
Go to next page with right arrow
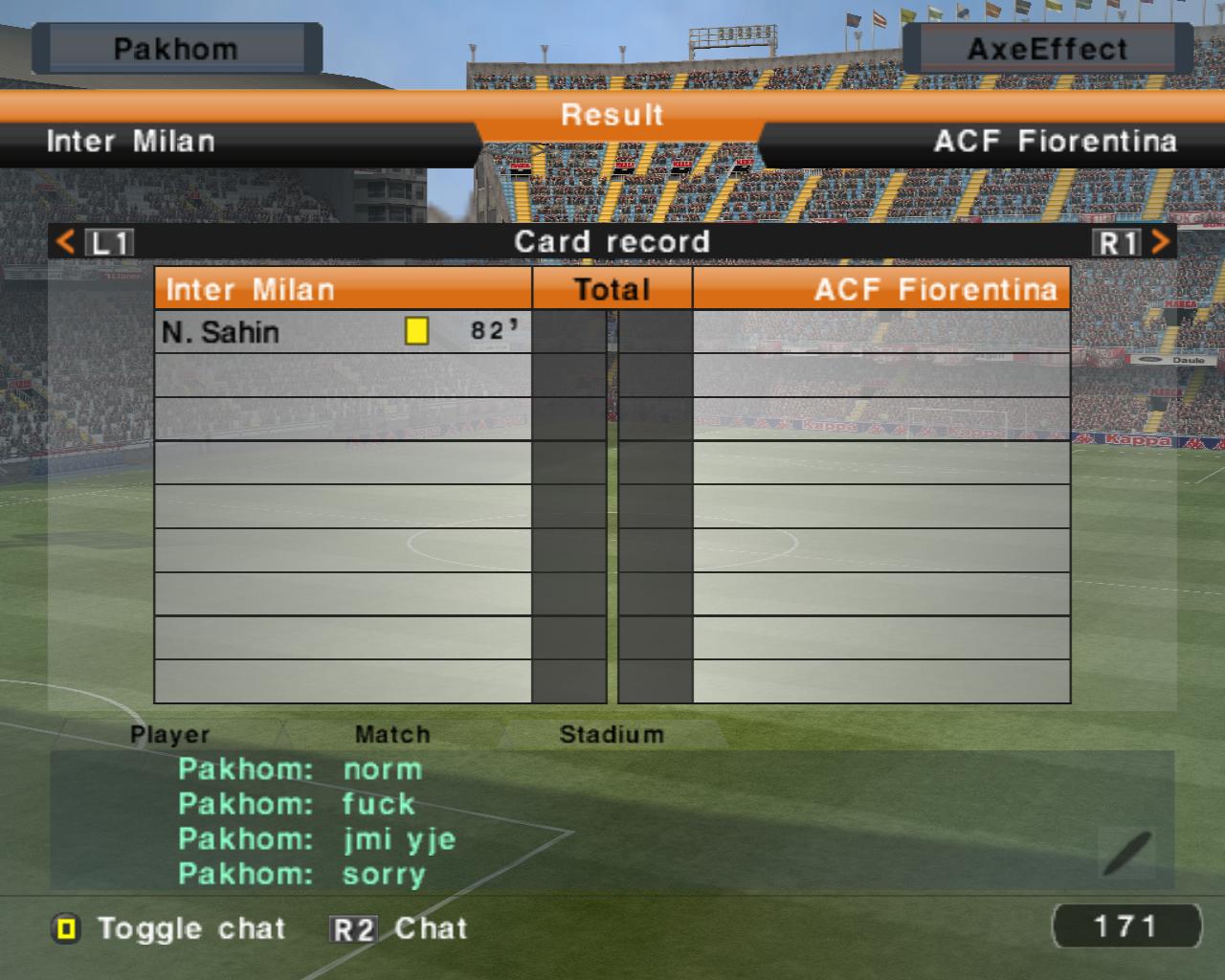coord(1160,241)
